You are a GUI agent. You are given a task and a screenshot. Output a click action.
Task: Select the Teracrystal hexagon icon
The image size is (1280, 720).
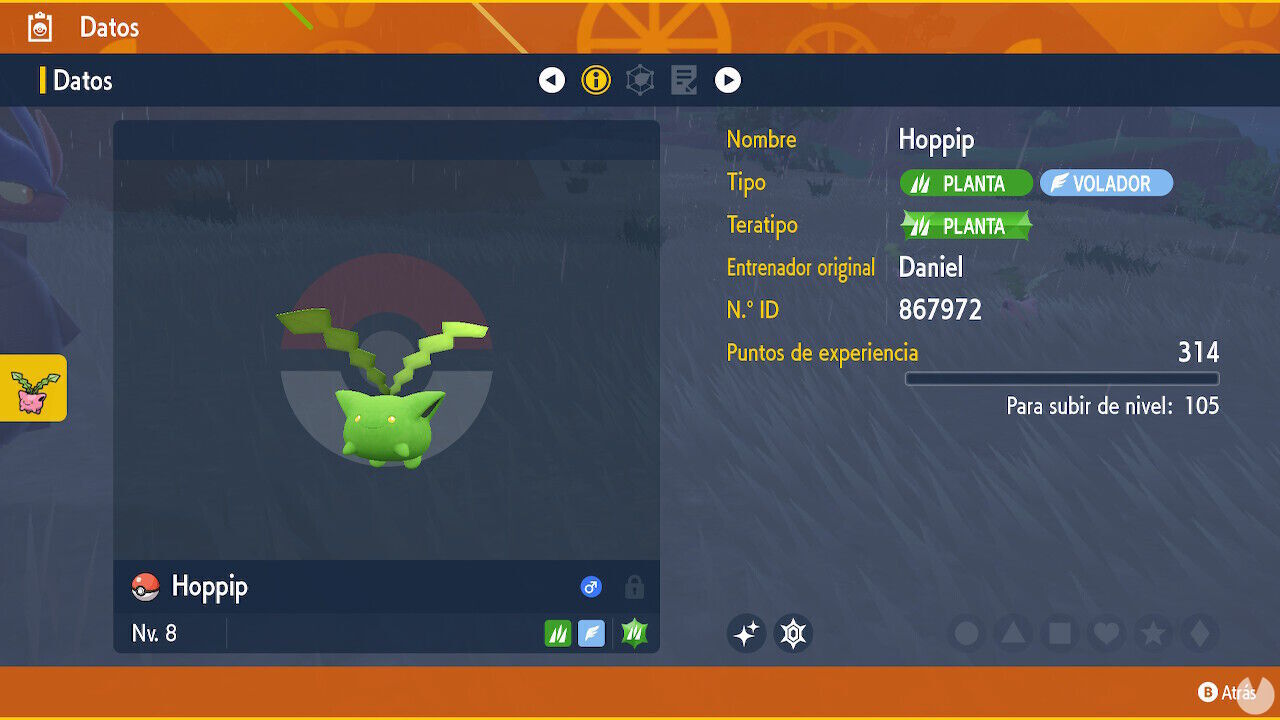pyautogui.click(x=793, y=633)
